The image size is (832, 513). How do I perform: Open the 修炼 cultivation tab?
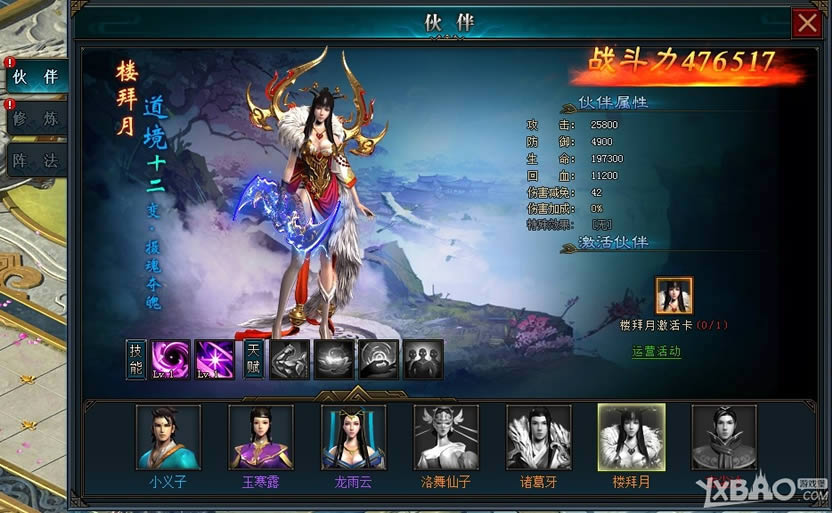tap(35, 118)
